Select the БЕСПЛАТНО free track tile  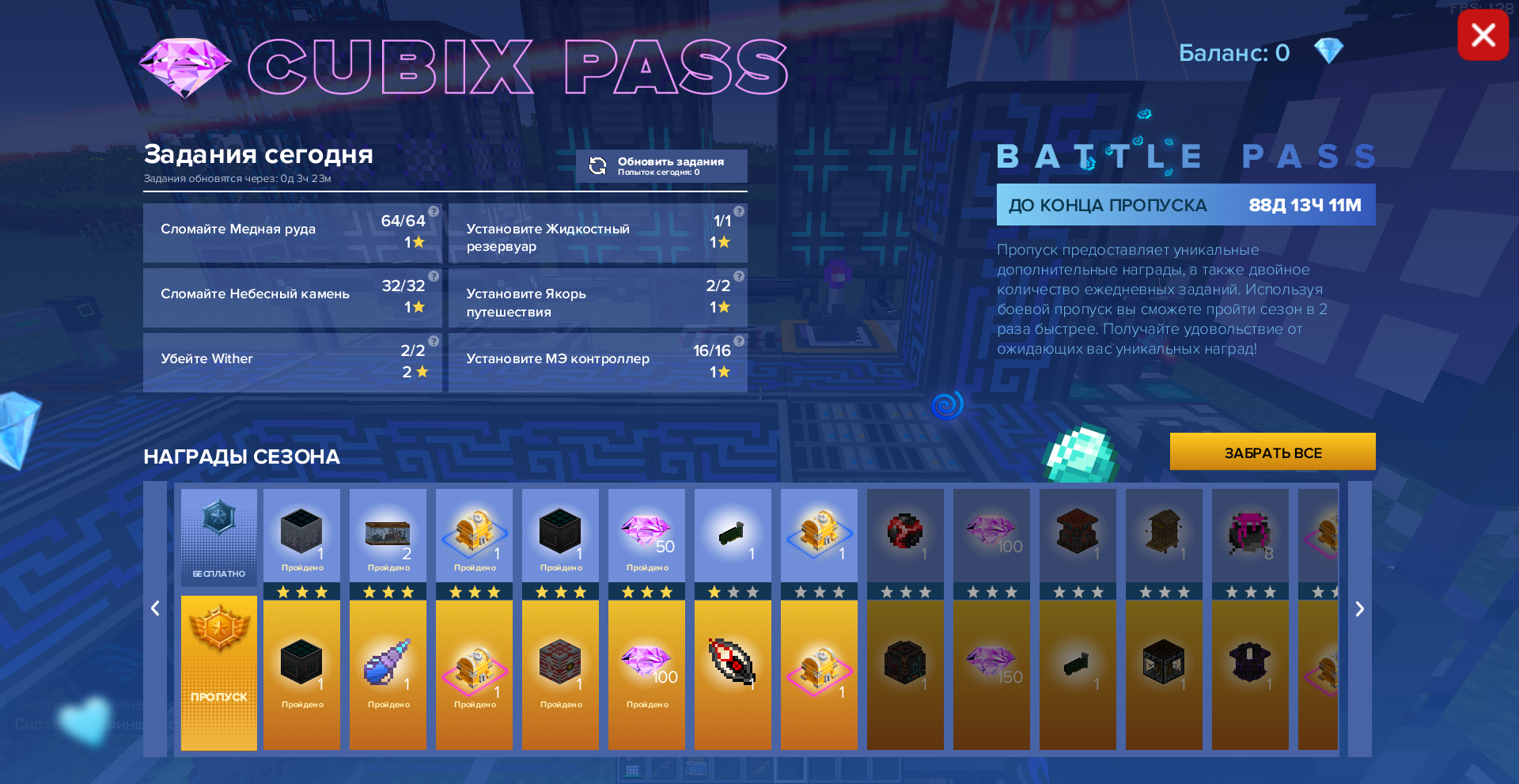219,536
